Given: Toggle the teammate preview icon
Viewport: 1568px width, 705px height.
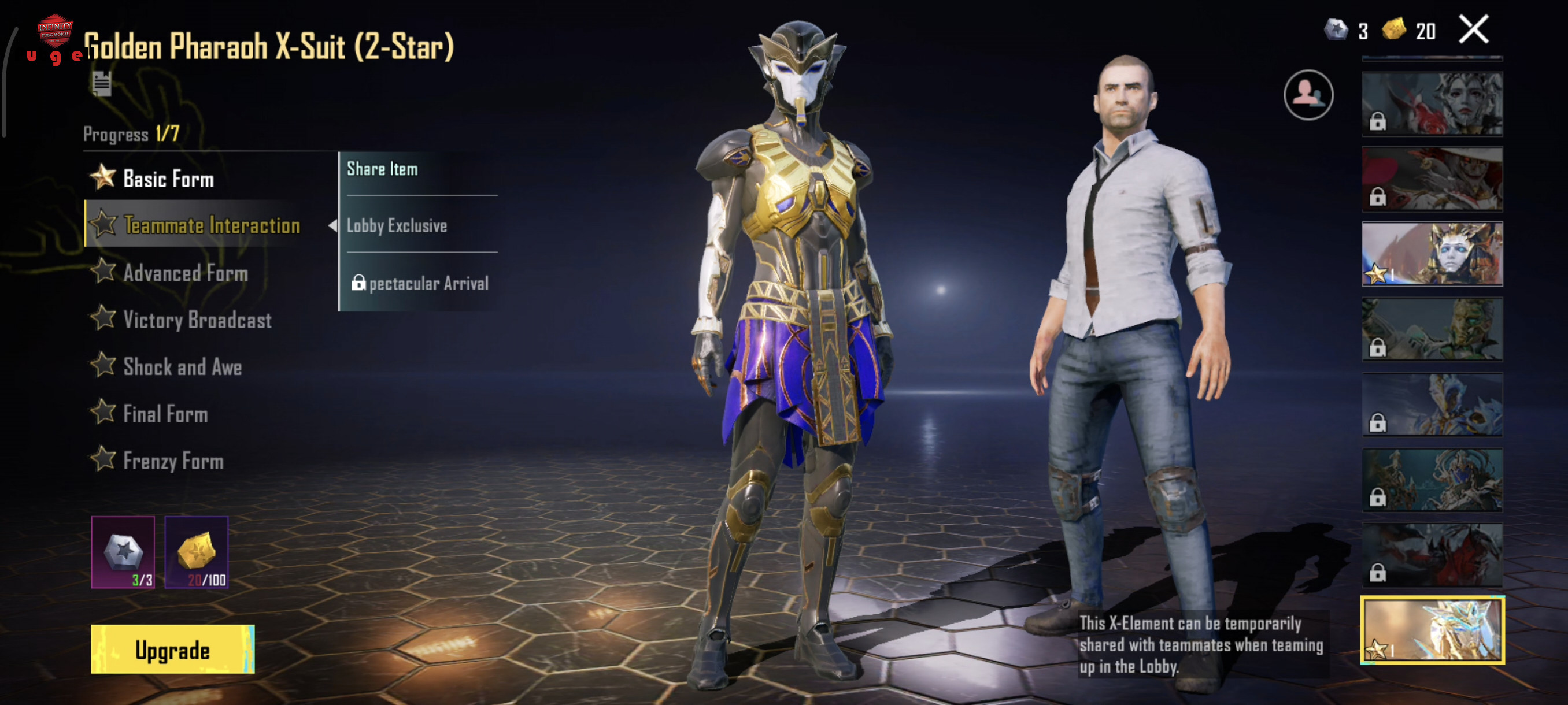Looking at the screenshot, I should 1308,95.
